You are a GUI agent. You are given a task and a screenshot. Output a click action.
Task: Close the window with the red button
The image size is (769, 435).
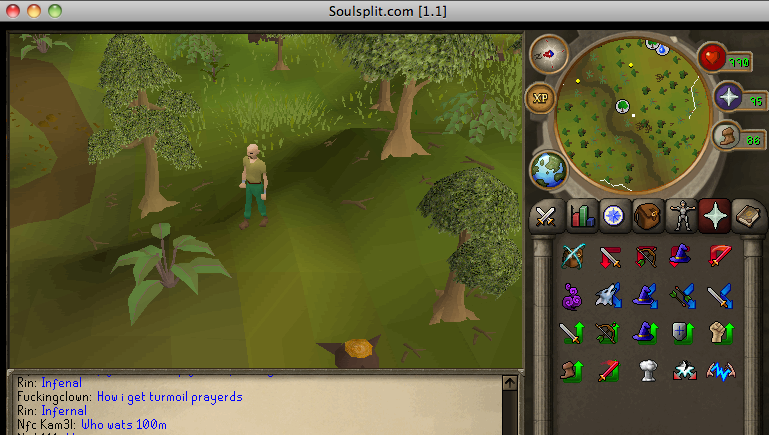point(13,10)
